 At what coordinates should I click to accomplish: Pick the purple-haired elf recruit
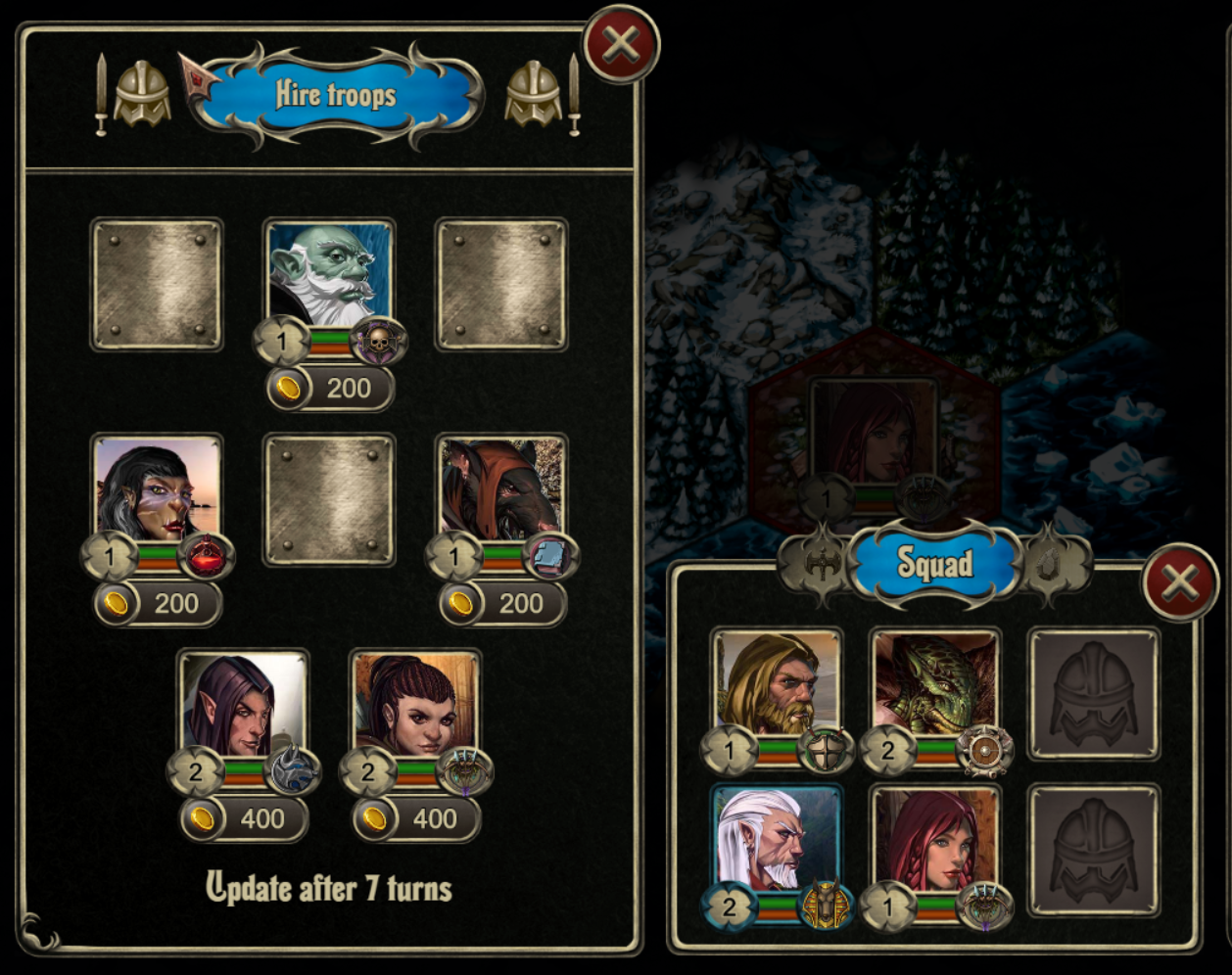pos(243,703)
